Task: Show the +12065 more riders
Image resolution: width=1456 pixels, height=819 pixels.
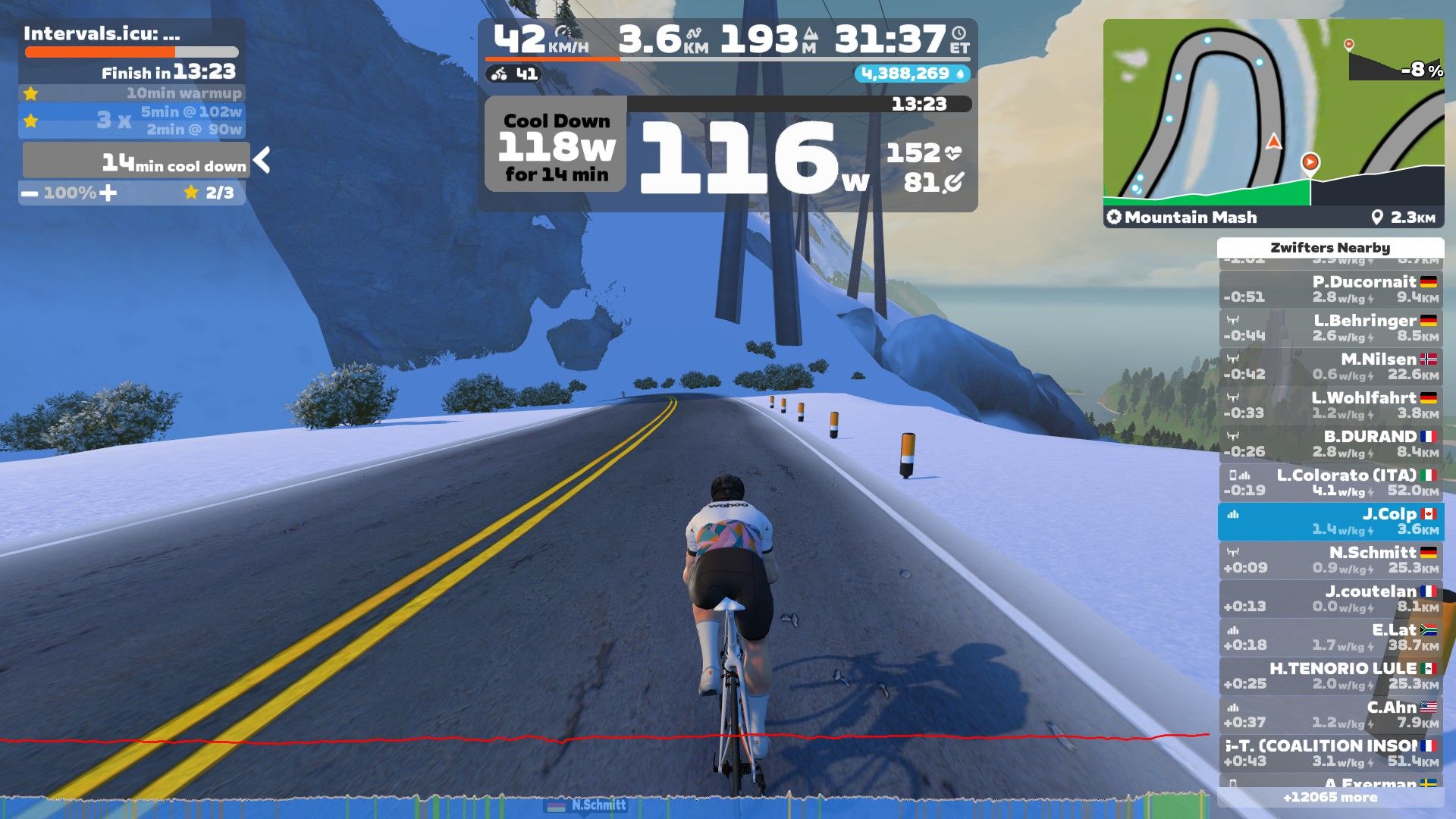Action: coord(1330,798)
